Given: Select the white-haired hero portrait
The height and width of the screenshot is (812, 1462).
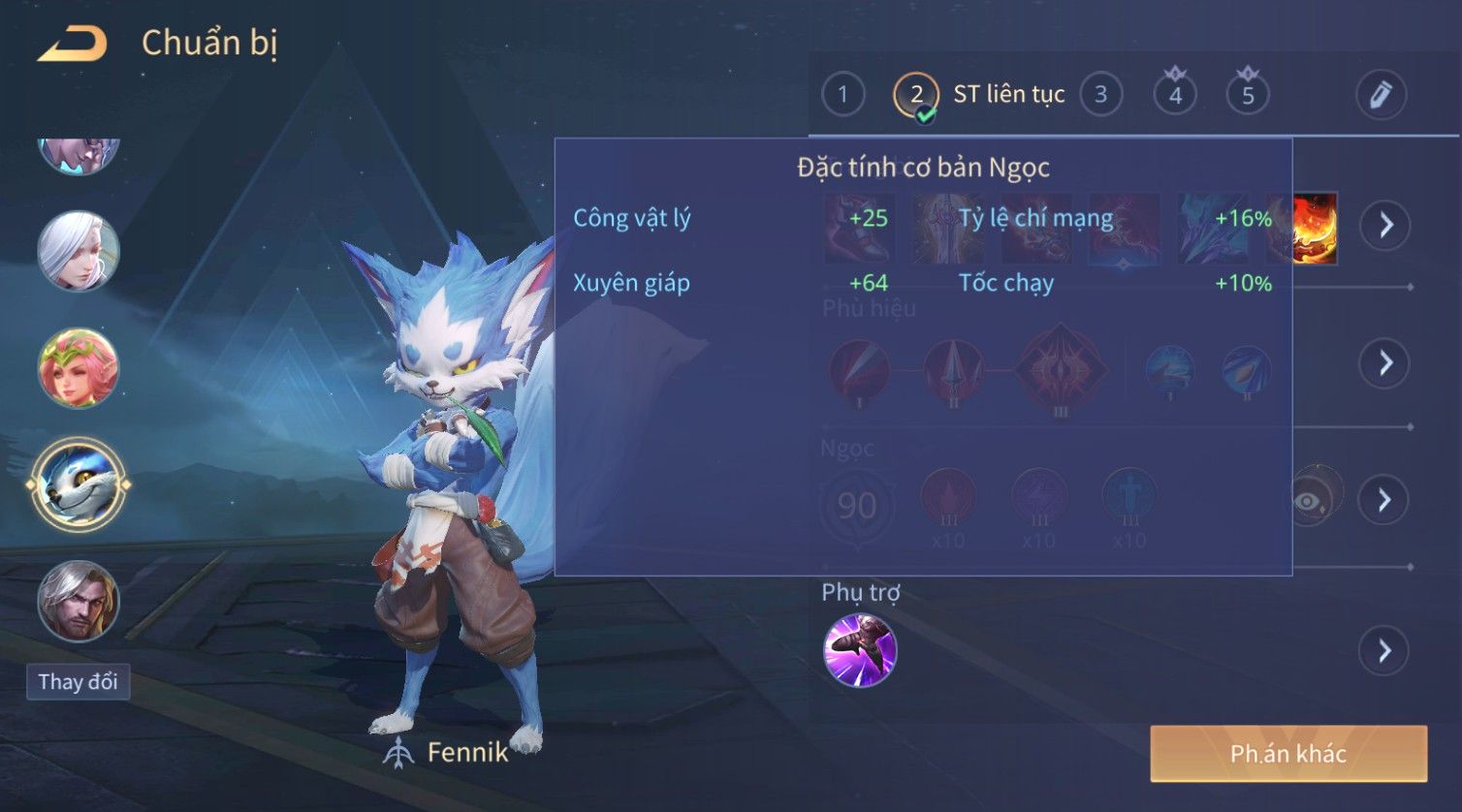Looking at the screenshot, I should 79,252.
